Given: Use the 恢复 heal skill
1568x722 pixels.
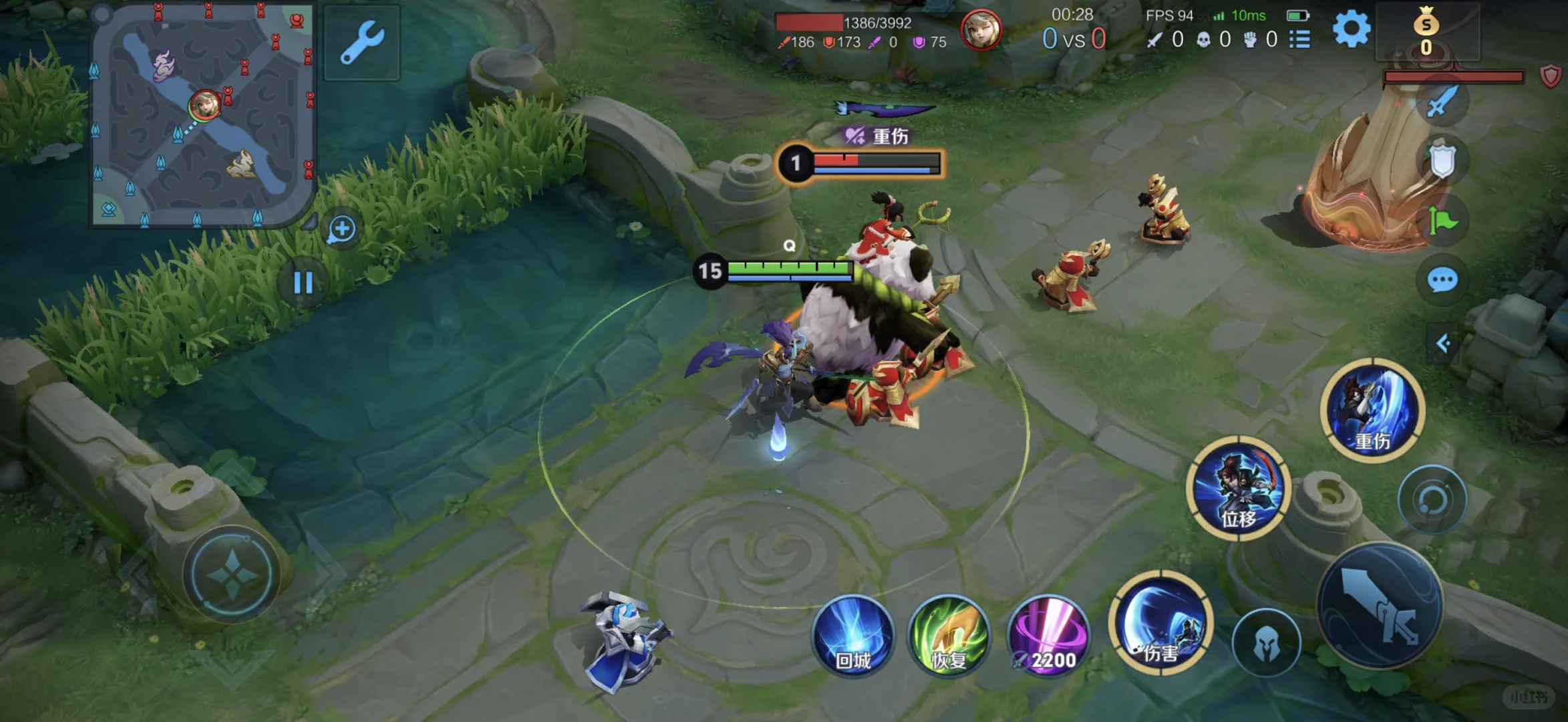Looking at the screenshot, I should click(949, 636).
